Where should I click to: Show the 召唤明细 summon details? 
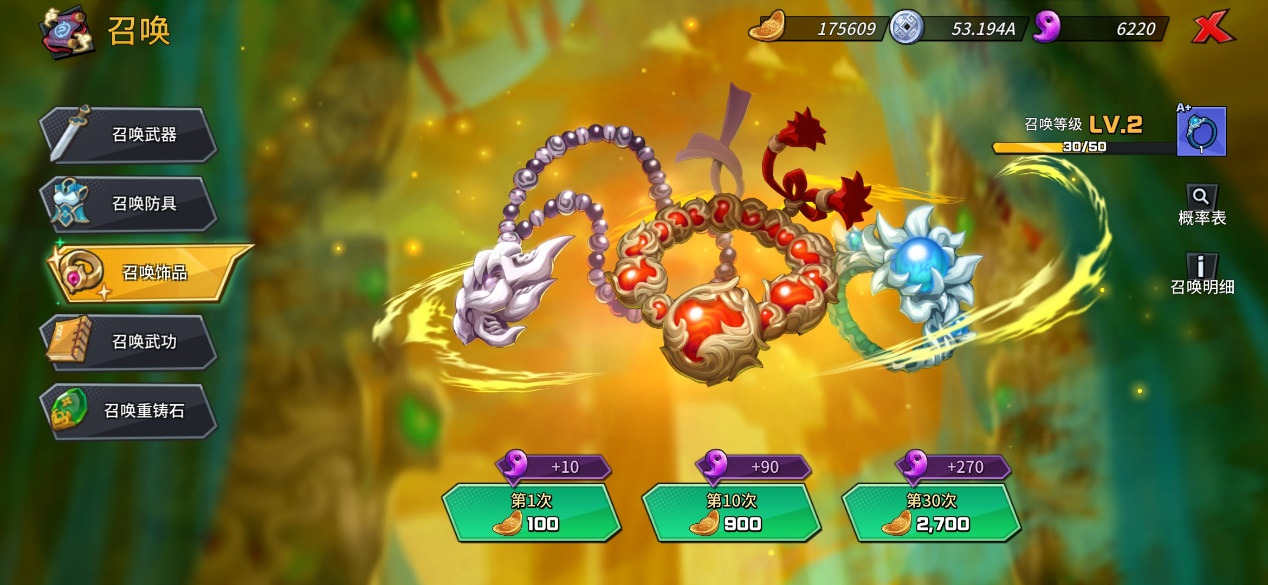pyautogui.click(x=1202, y=274)
